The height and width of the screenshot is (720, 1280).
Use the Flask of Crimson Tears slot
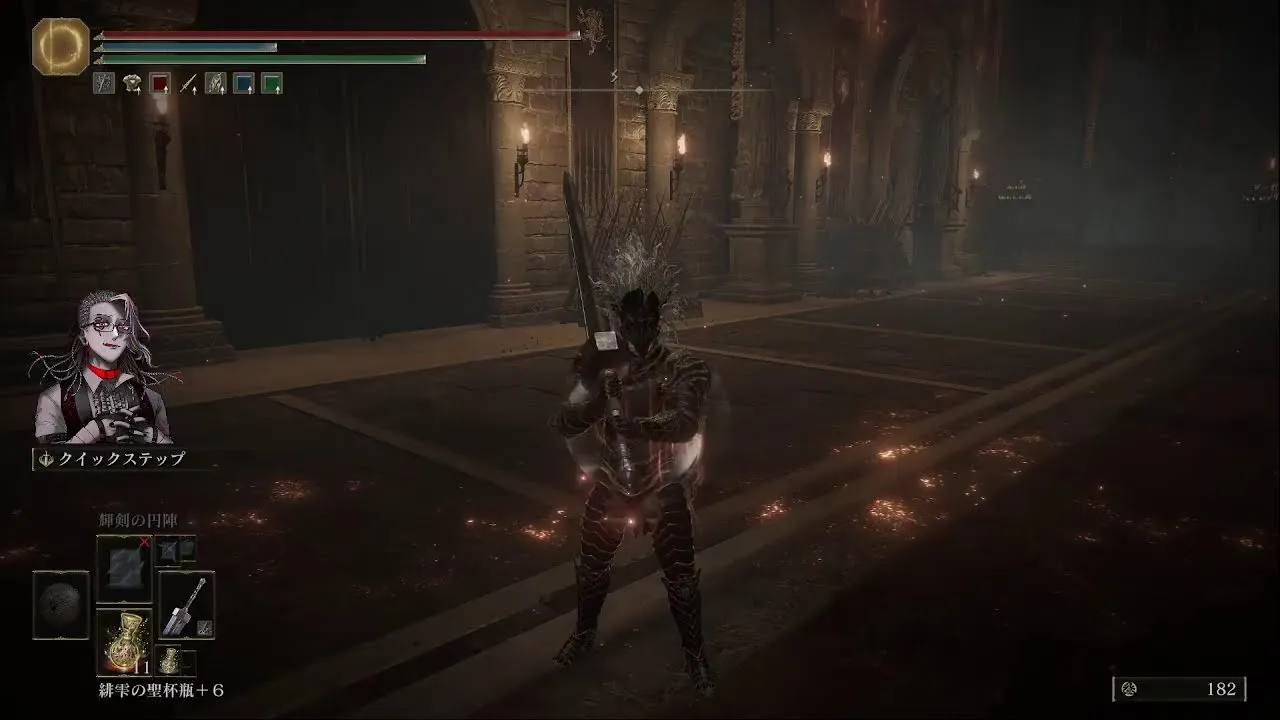point(124,643)
